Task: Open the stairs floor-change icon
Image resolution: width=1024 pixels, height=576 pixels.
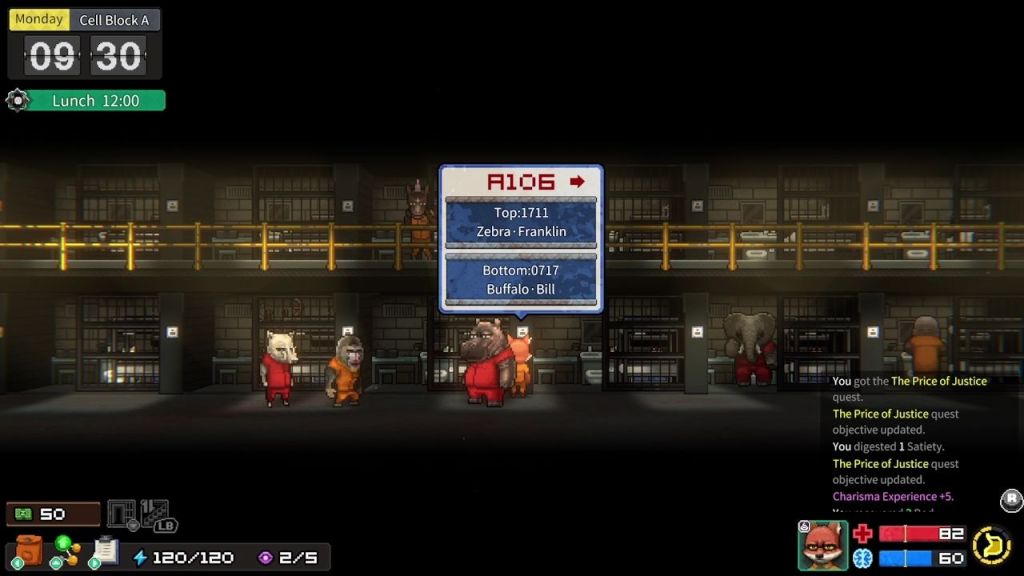Action: [x=155, y=514]
